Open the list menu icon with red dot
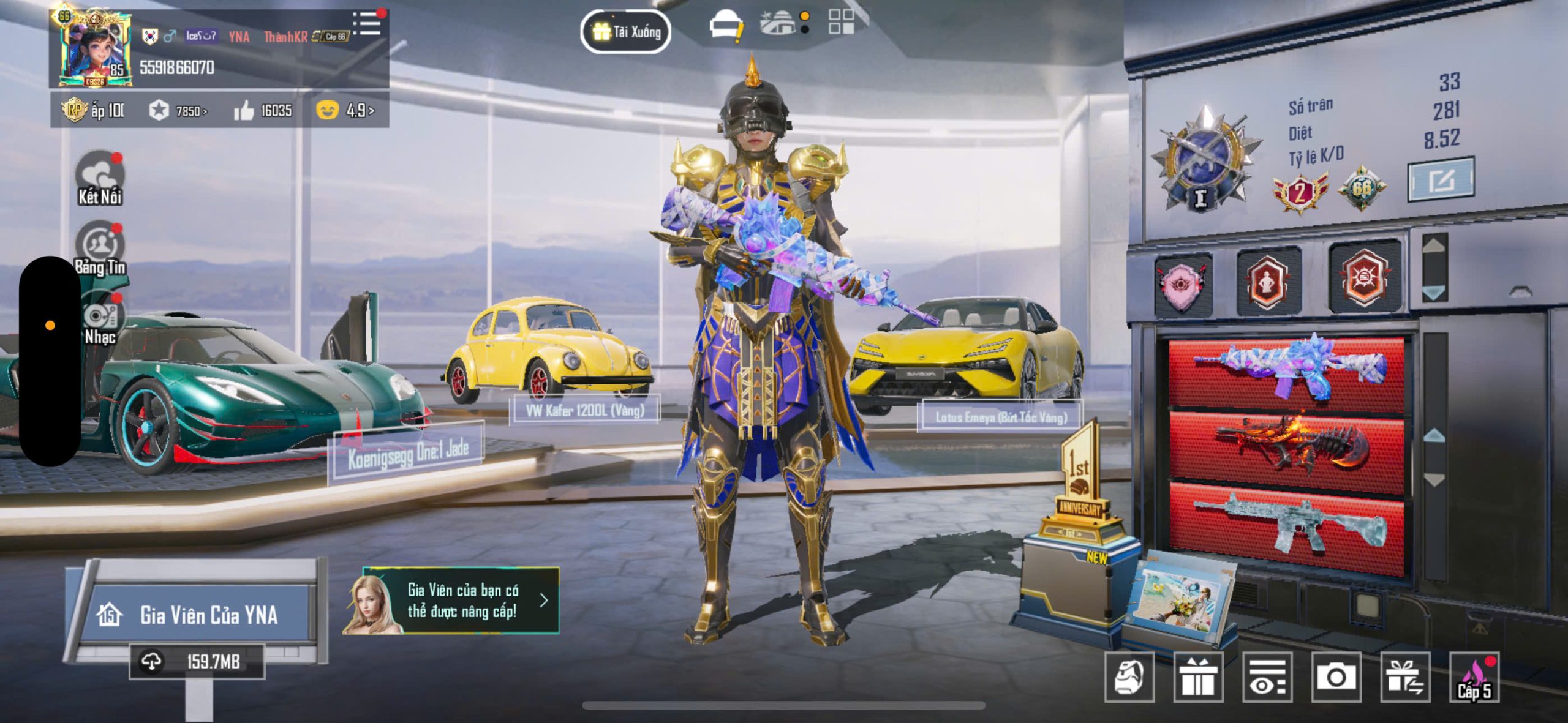 click(367, 24)
